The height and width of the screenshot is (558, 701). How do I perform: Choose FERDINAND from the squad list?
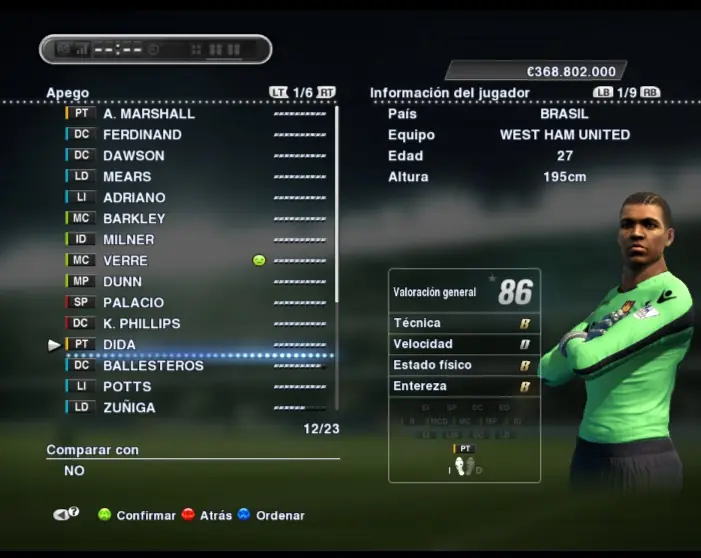tap(142, 135)
